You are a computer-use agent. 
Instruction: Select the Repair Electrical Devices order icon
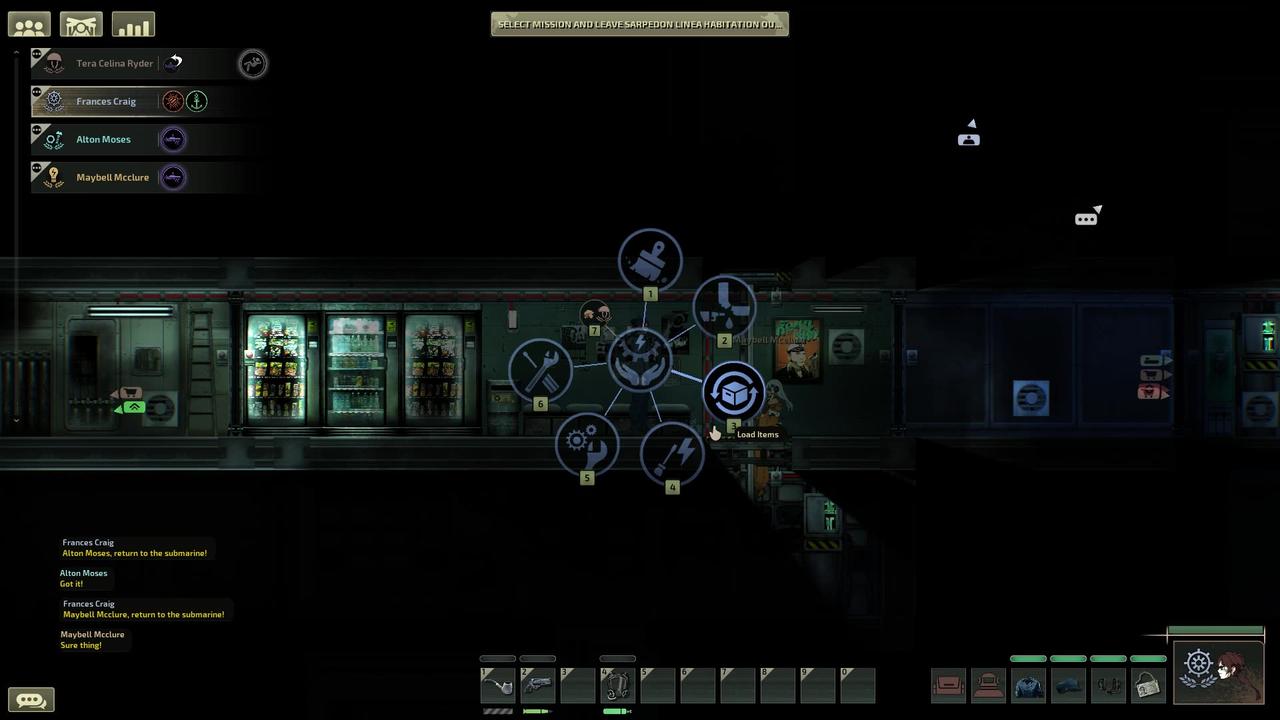point(672,452)
